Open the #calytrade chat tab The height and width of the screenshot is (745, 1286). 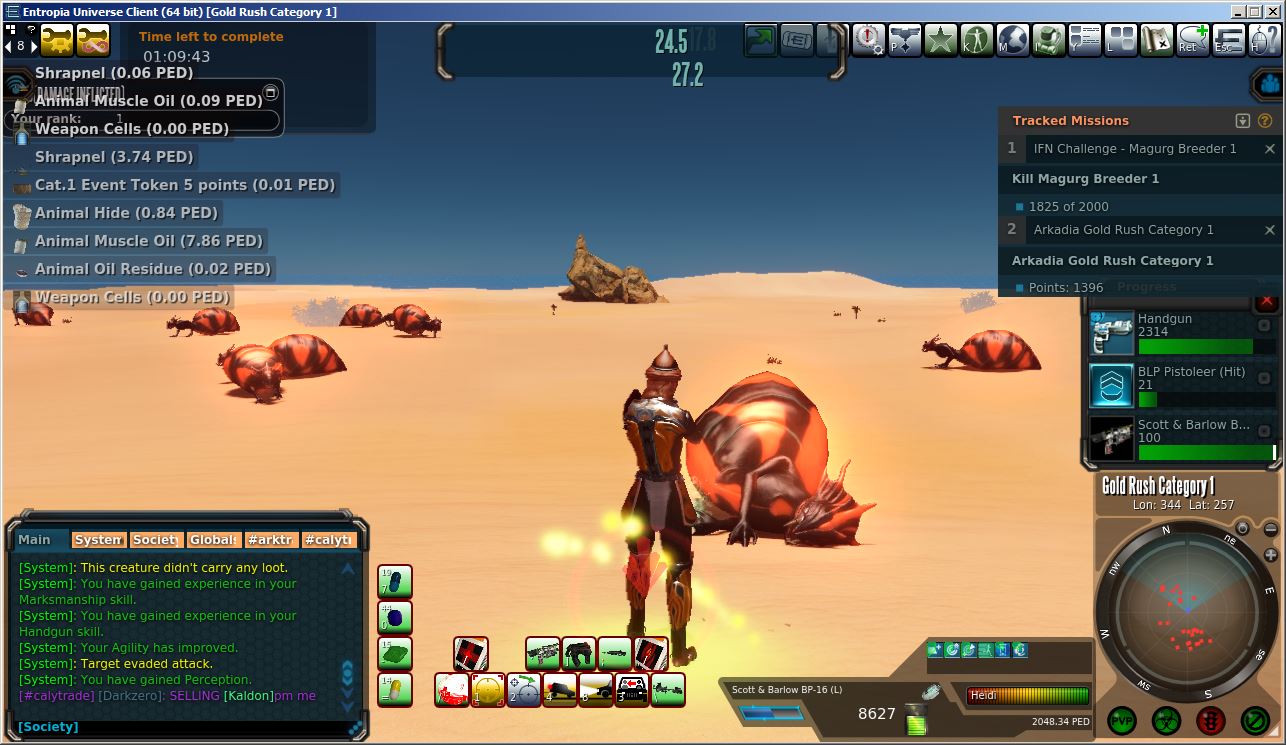pyautogui.click(x=329, y=540)
